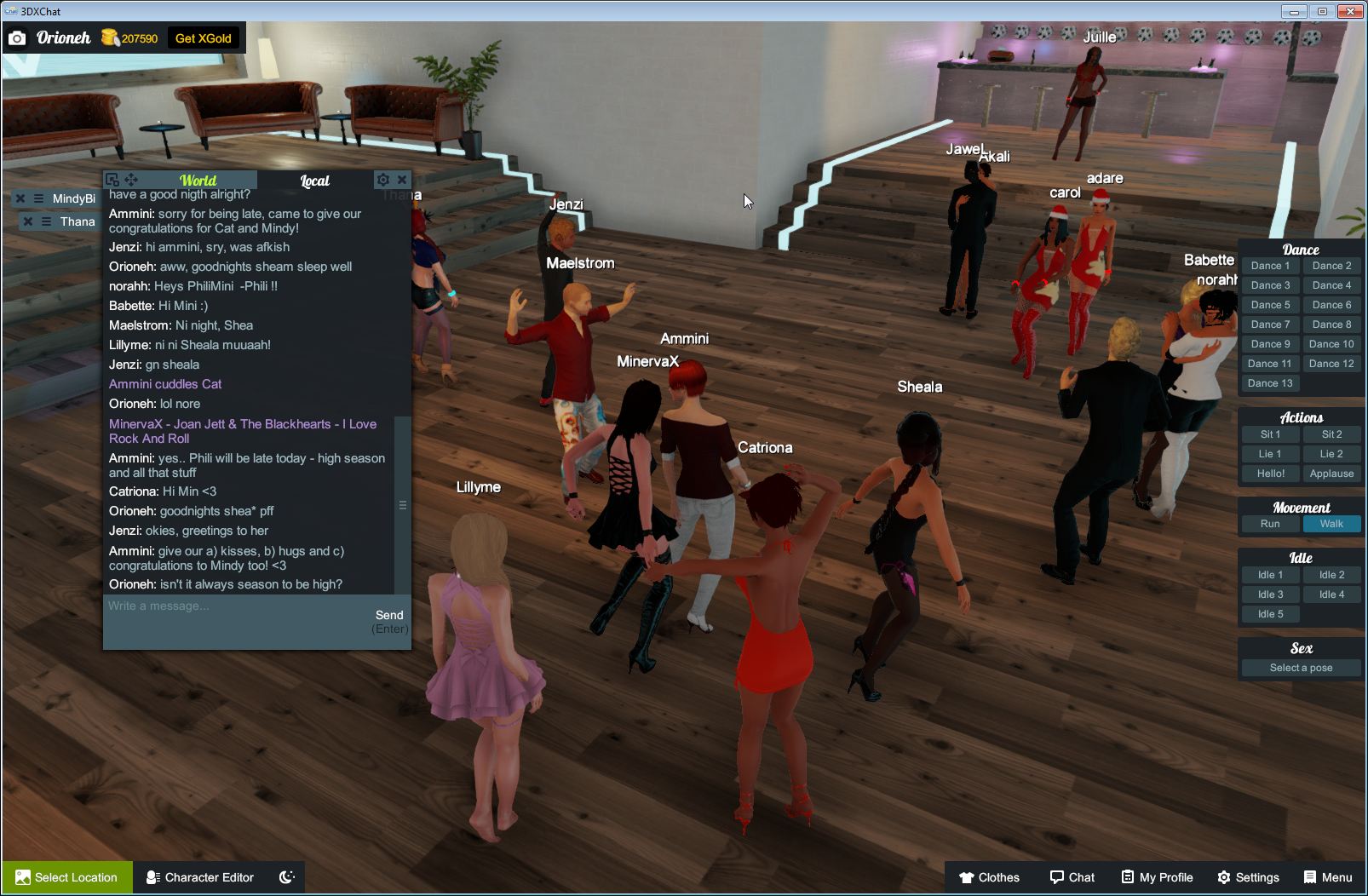
Task: Open My Profile via the person icon
Action: [1156, 877]
